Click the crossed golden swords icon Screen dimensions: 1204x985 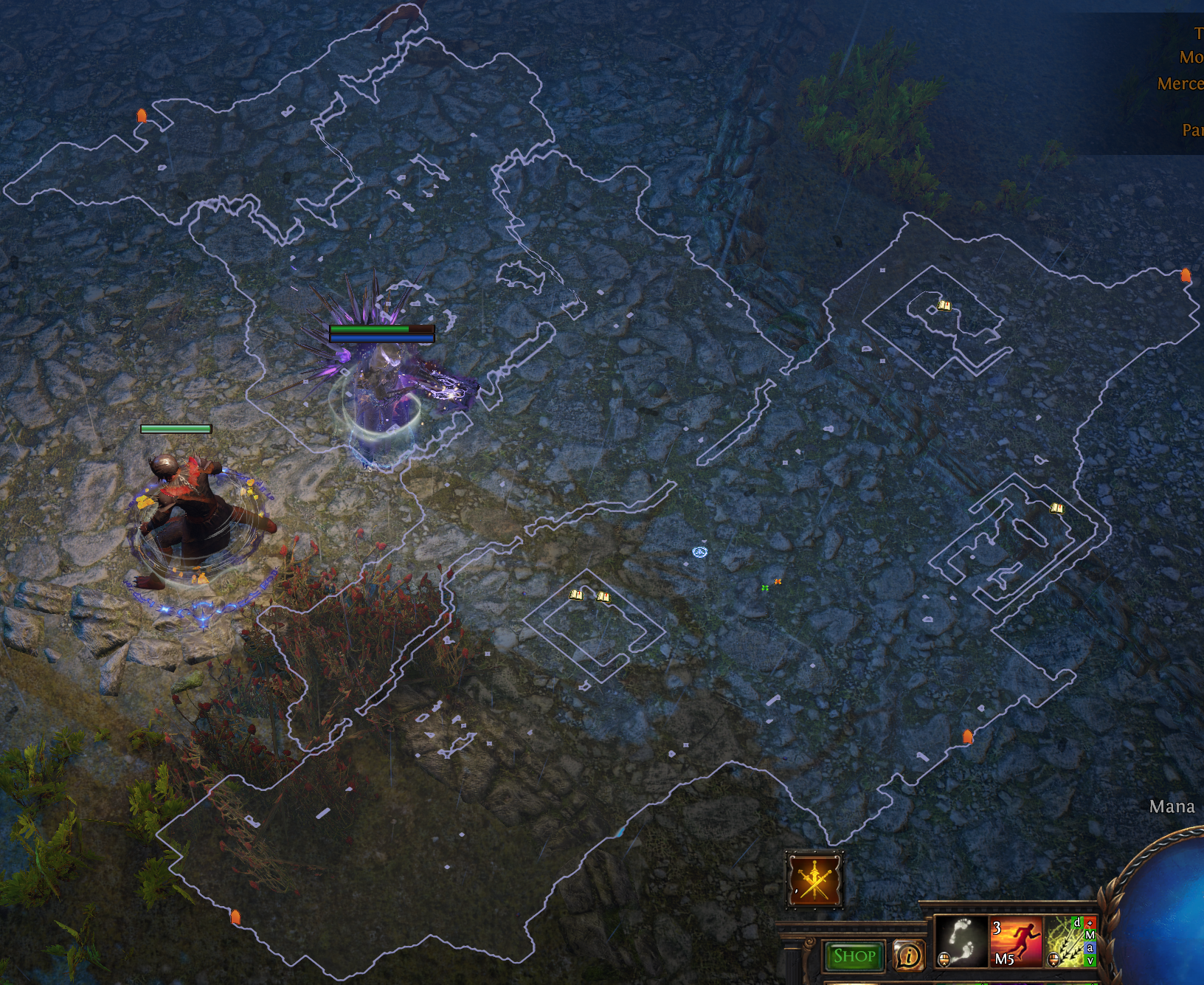click(814, 879)
